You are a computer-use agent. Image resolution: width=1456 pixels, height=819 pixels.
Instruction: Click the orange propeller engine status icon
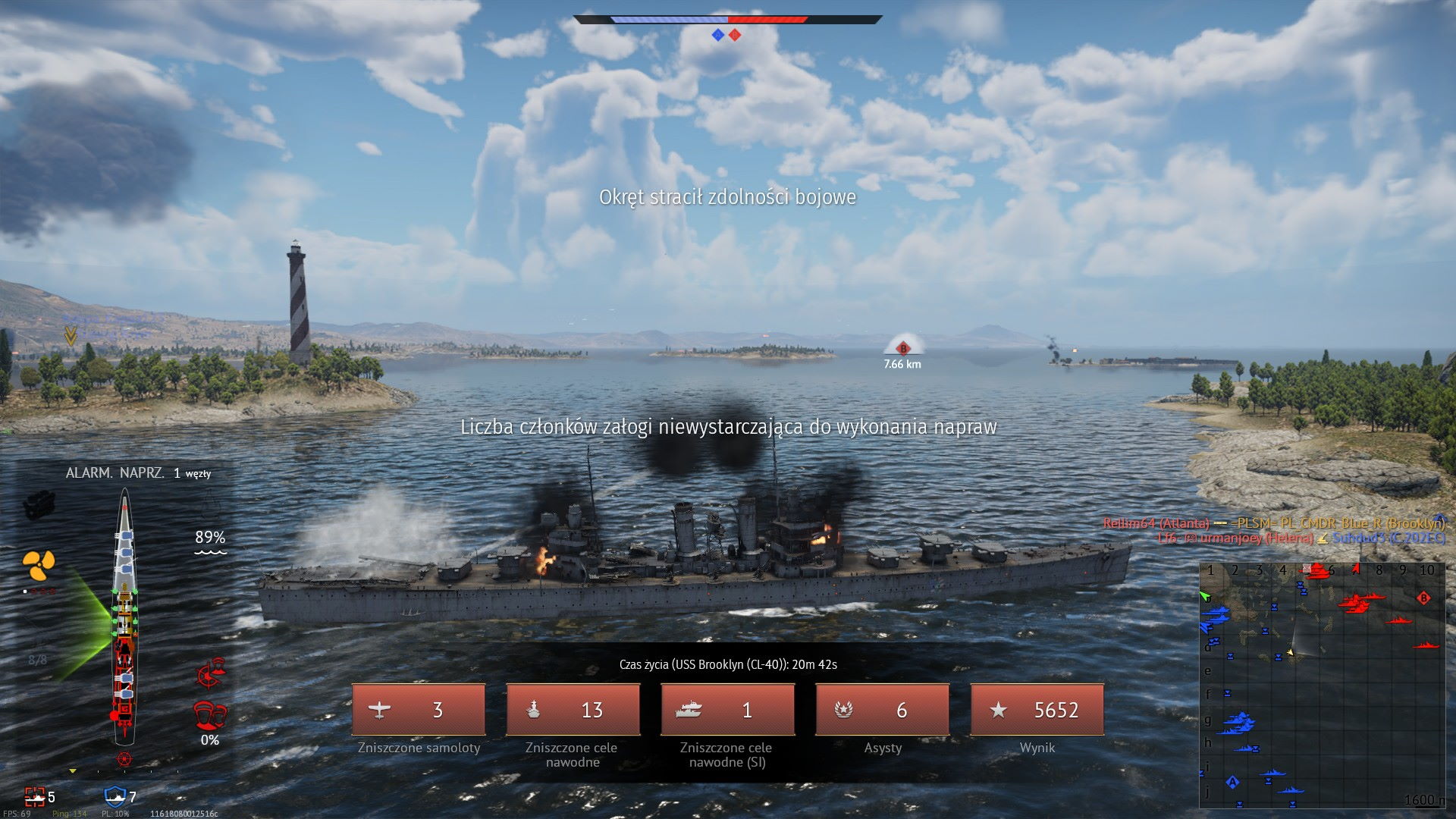(x=39, y=563)
